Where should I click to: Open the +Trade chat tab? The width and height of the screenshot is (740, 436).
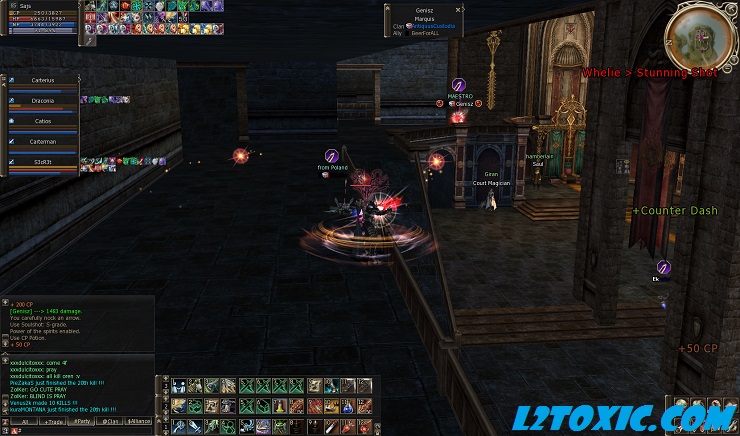[x=53, y=422]
